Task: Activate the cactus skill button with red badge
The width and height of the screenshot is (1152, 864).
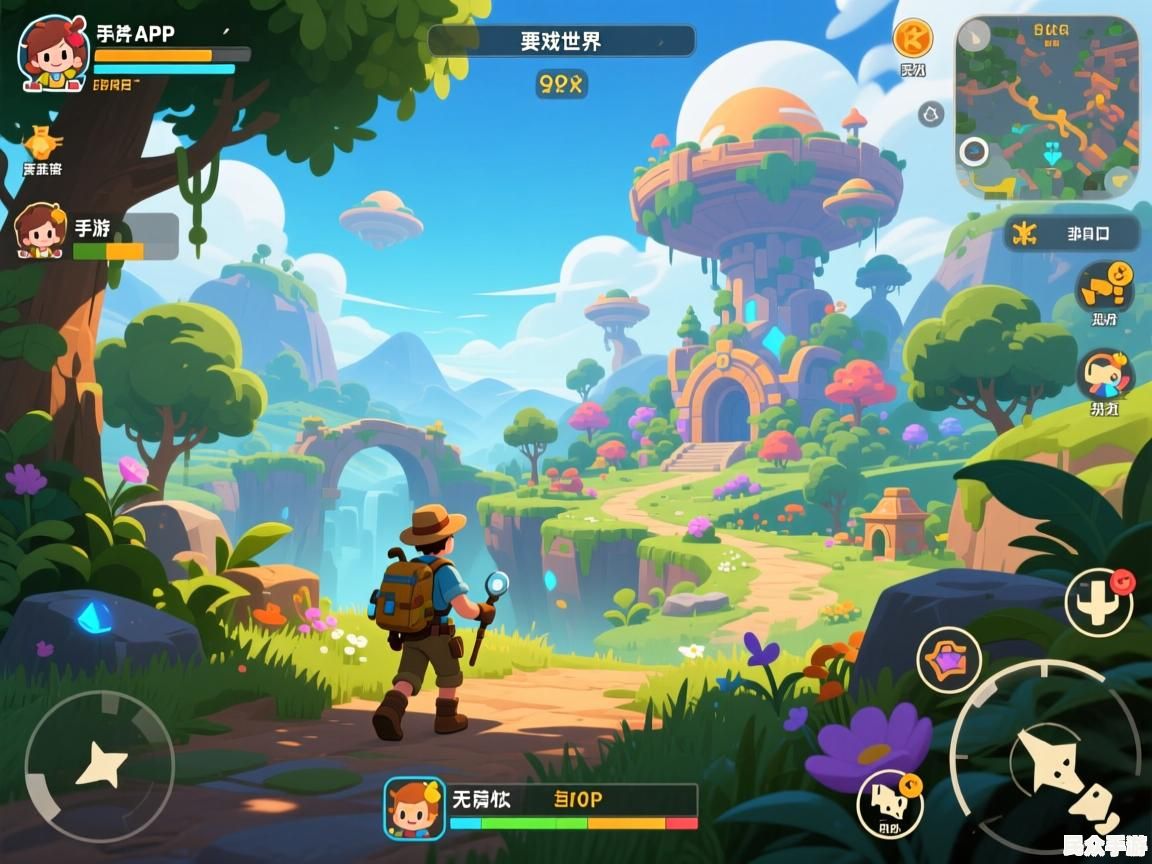Action: (x=1098, y=600)
